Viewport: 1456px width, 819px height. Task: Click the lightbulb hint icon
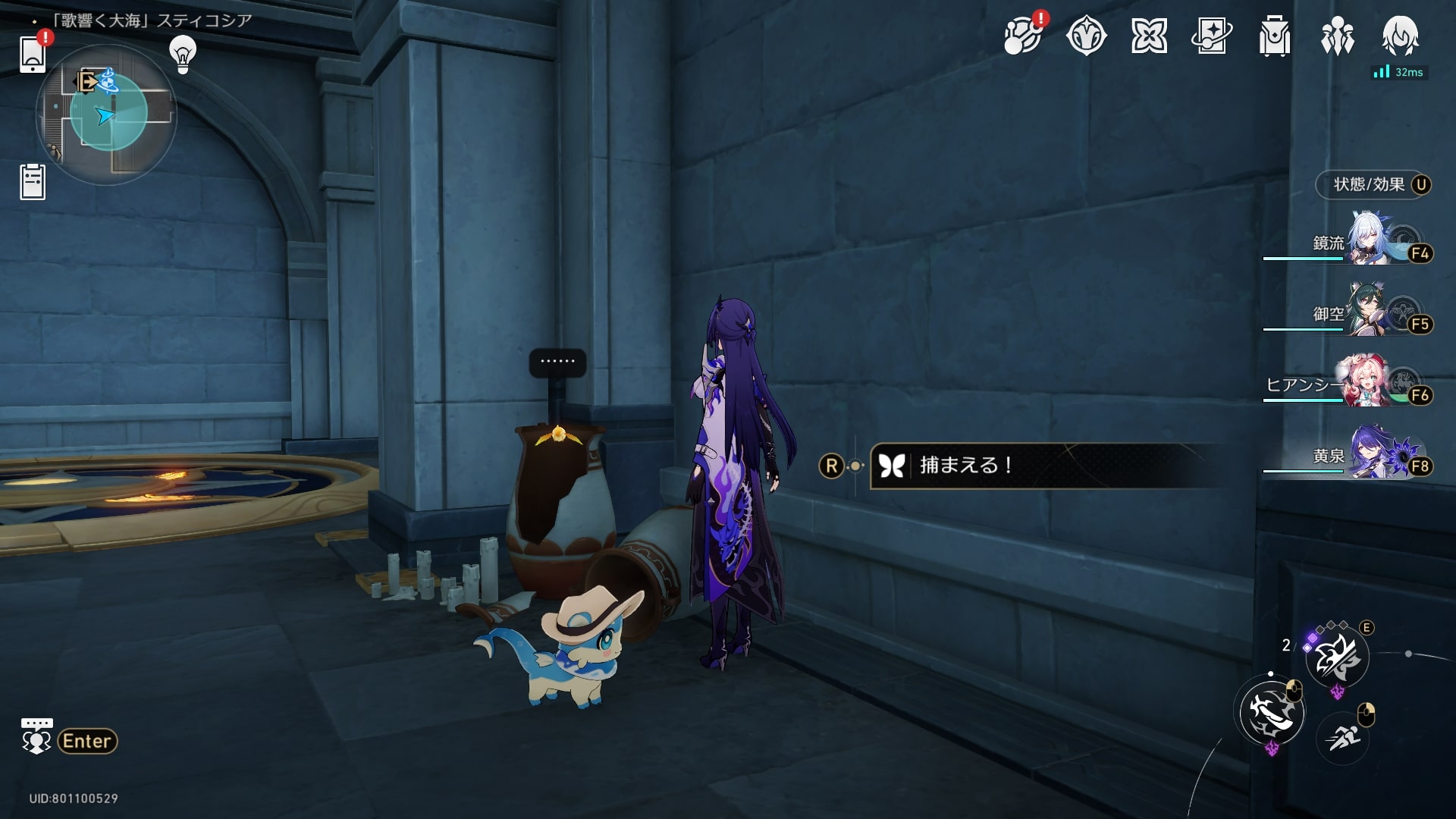point(183,53)
